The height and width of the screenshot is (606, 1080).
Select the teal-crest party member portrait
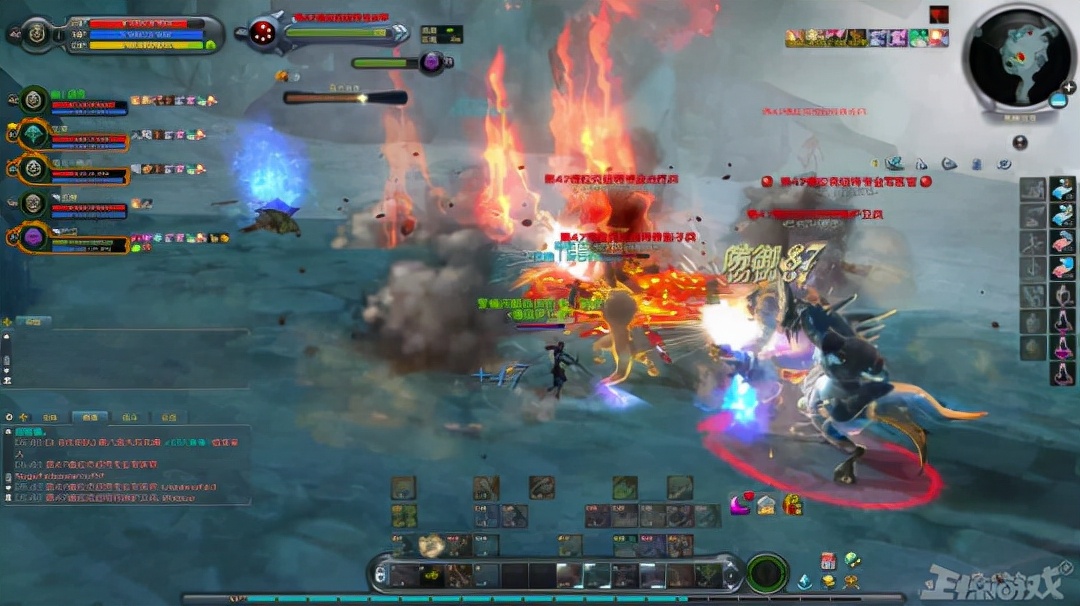click(33, 134)
